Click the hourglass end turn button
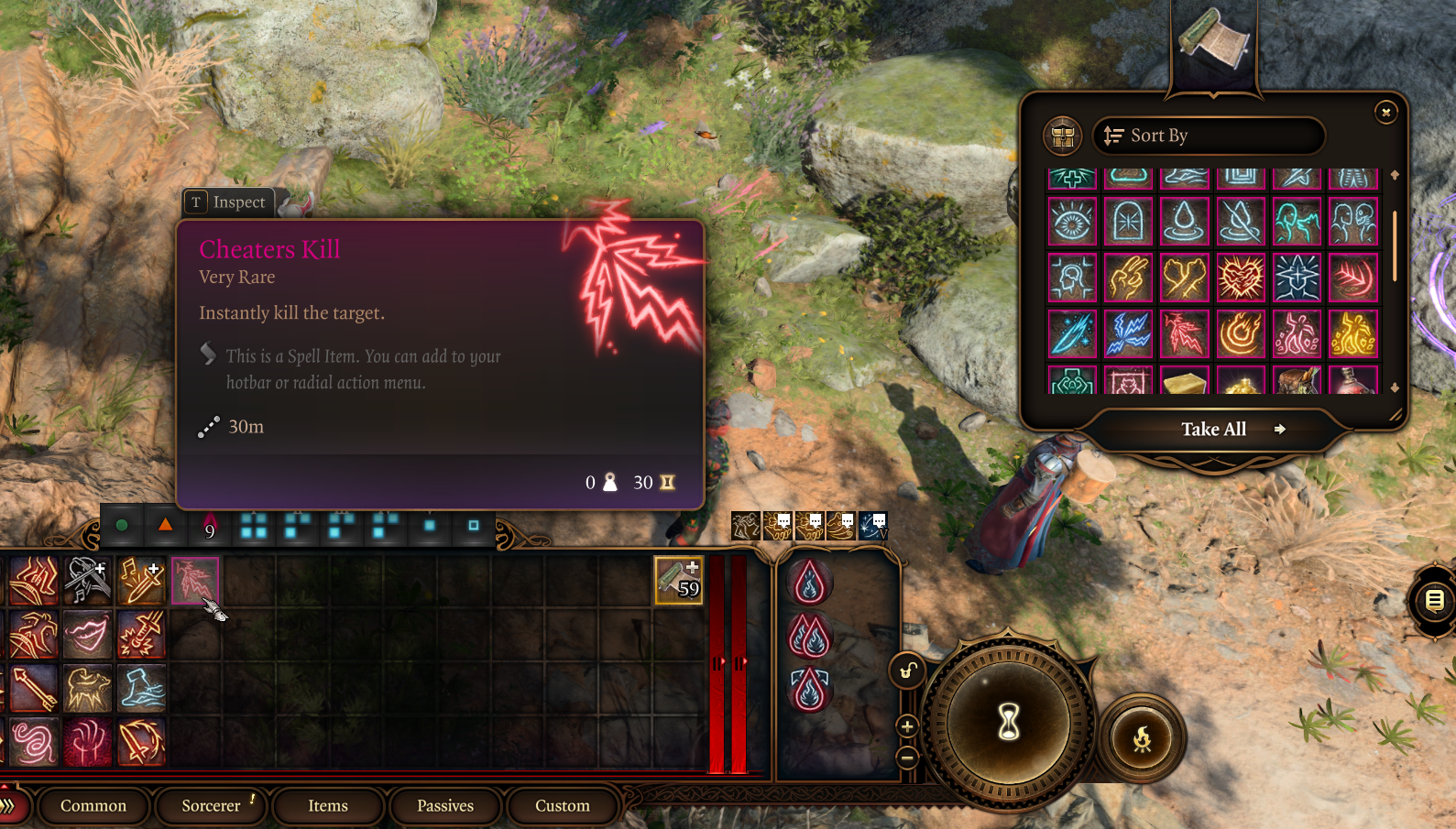This screenshot has height=829, width=1456. click(x=1009, y=723)
